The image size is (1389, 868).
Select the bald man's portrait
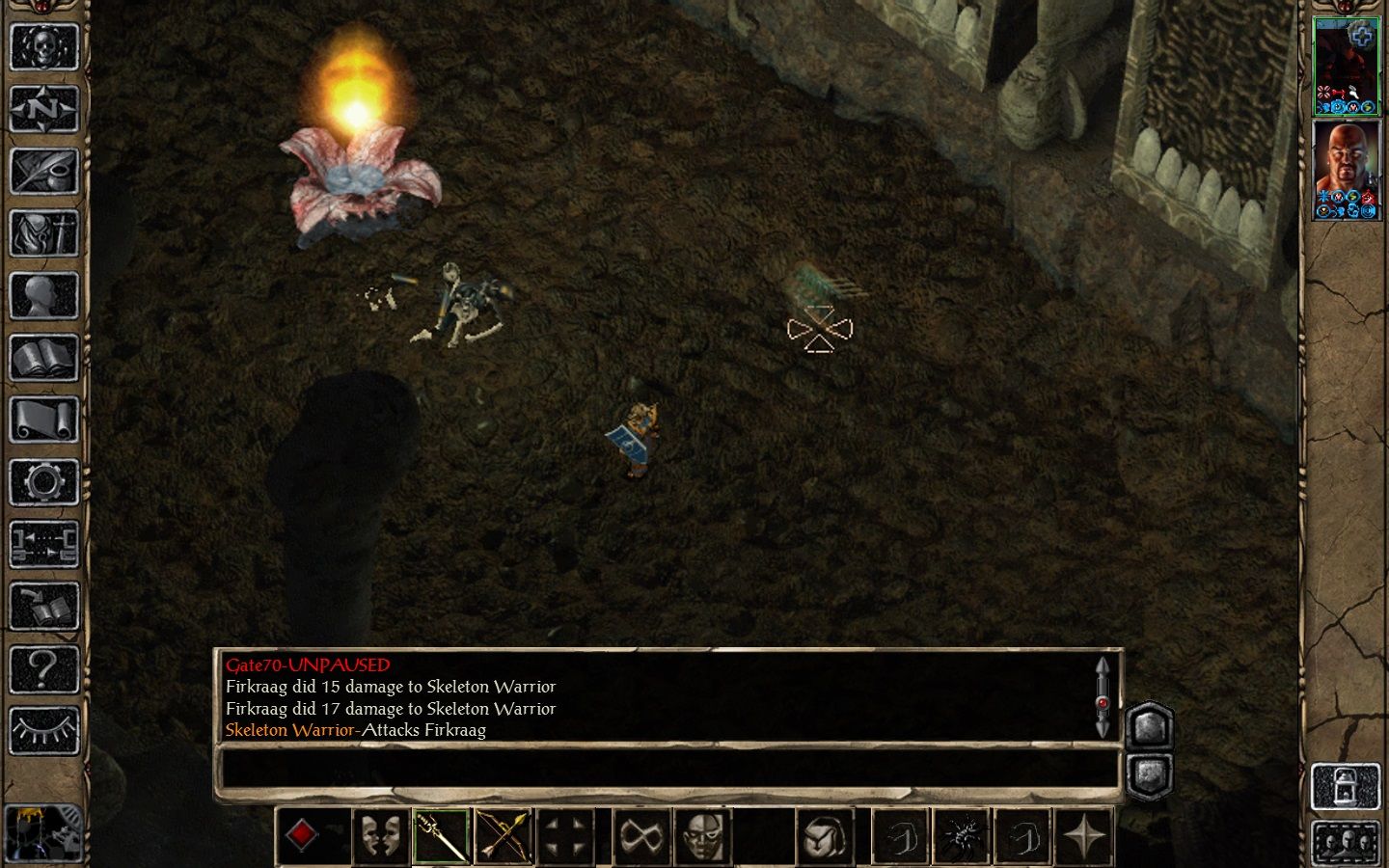pyautogui.click(x=1347, y=171)
